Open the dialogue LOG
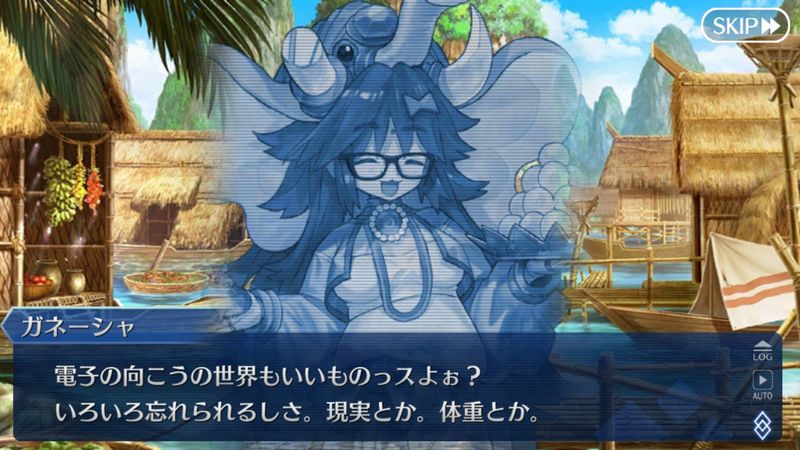 click(764, 349)
